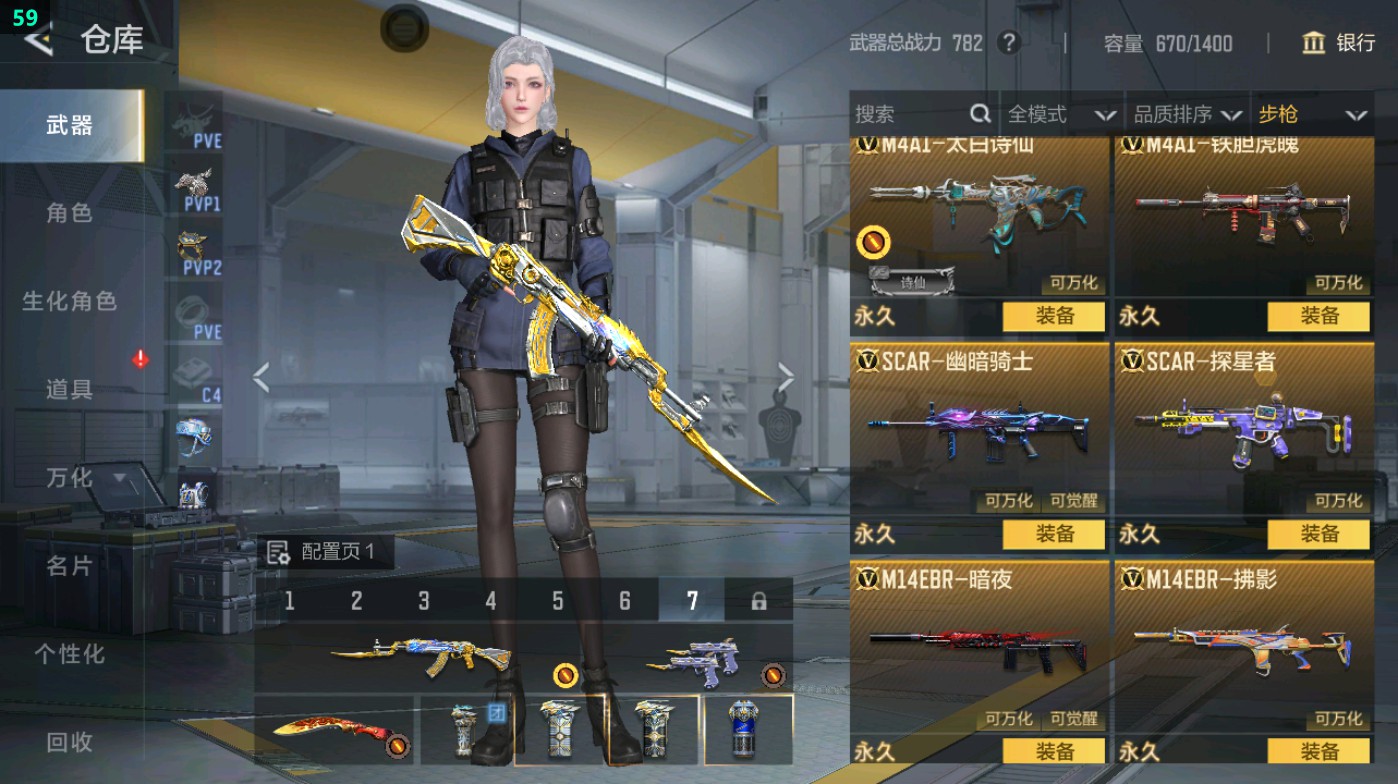The width and height of the screenshot is (1398, 784).
Task: Switch to loadout page 3
Action: [424, 601]
